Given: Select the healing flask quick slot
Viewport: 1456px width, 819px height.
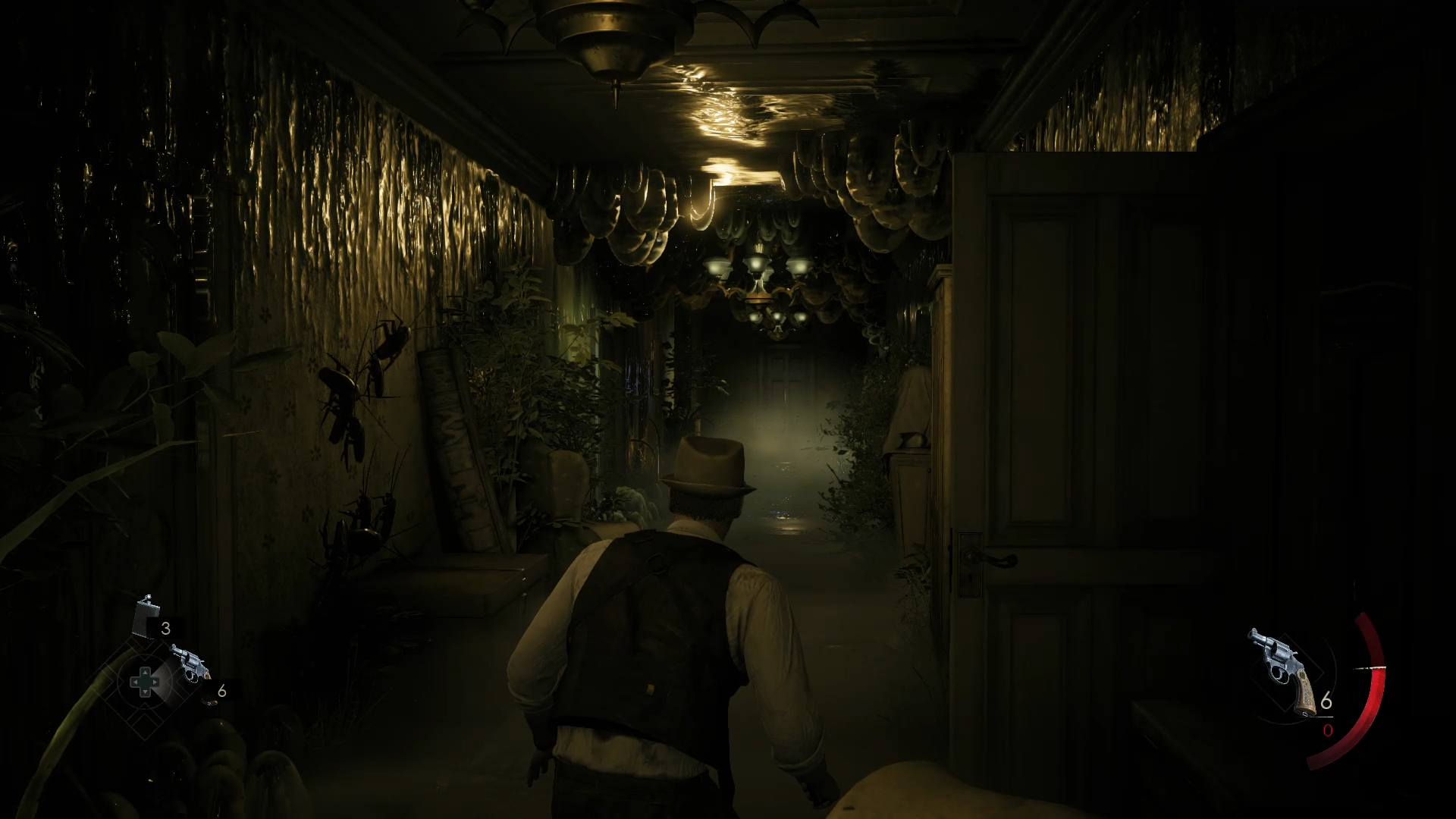Looking at the screenshot, I should click(x=144, y=617).
